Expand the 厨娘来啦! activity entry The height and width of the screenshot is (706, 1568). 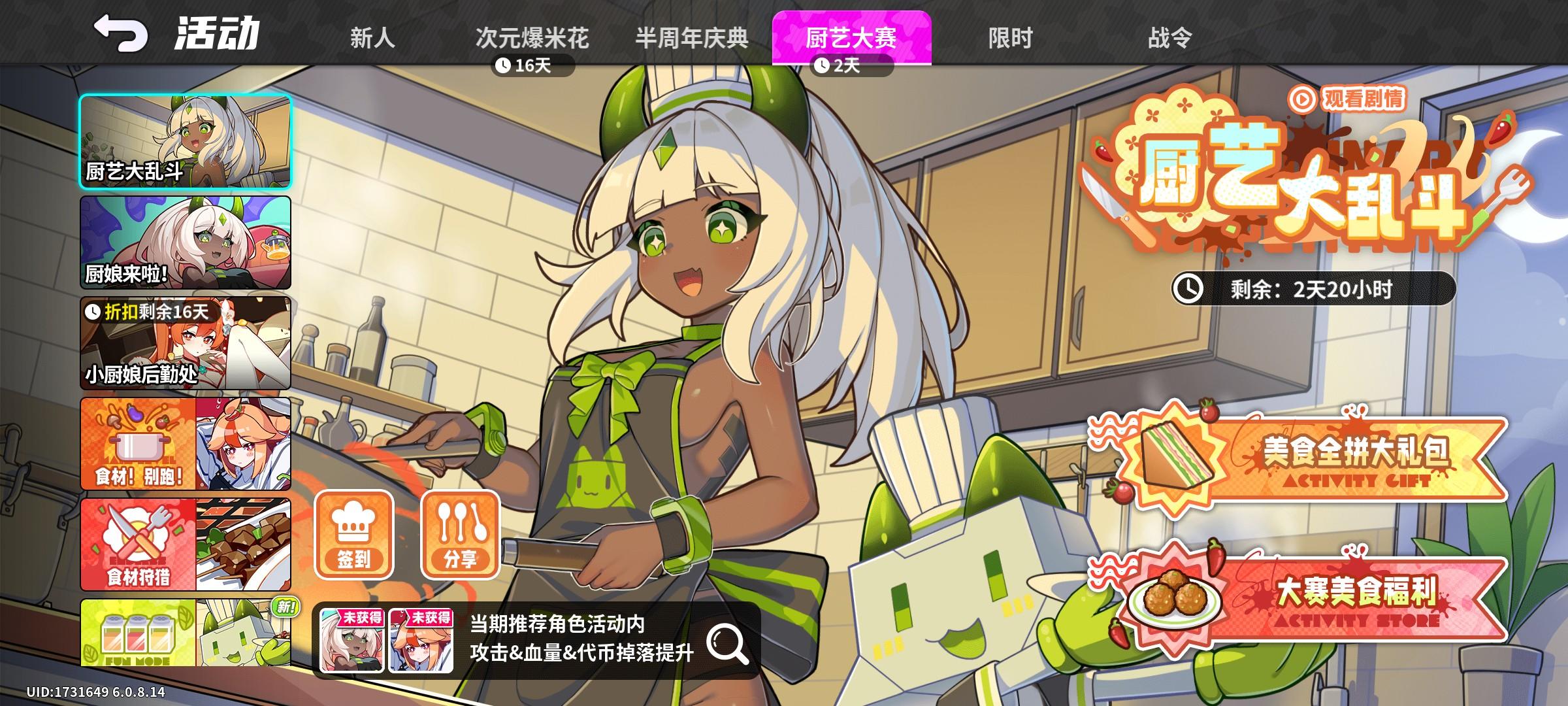pyautogui.click(x=185, y=243)
